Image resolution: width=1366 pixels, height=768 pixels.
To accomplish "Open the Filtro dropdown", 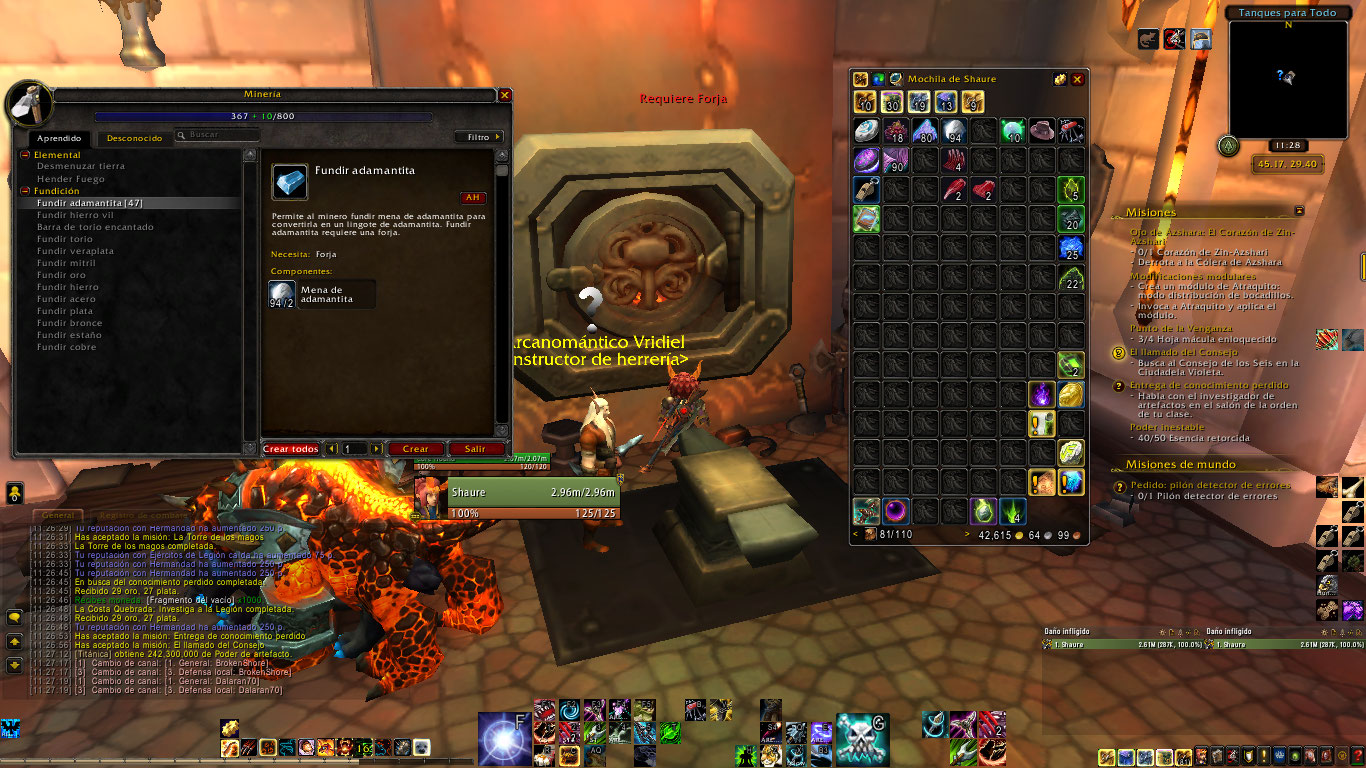I will click(x=479, y=137).
